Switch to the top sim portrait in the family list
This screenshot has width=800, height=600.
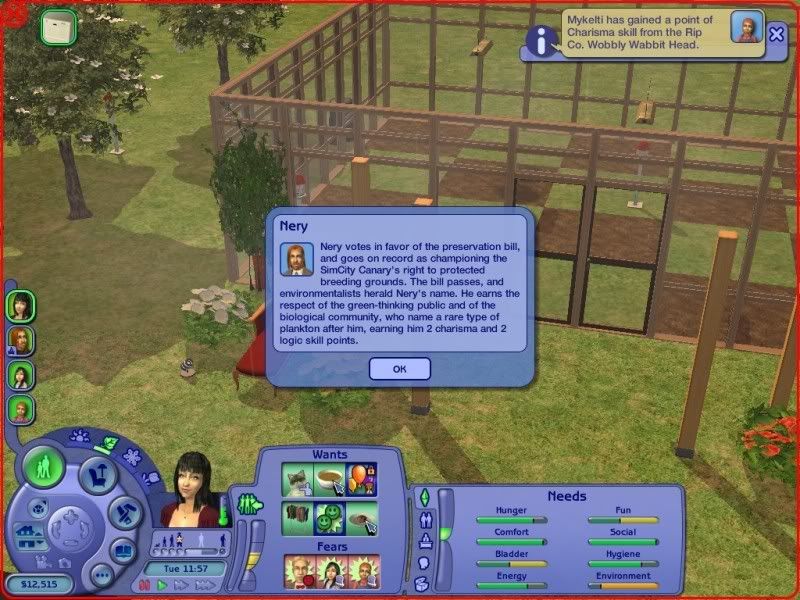[20, 304]
